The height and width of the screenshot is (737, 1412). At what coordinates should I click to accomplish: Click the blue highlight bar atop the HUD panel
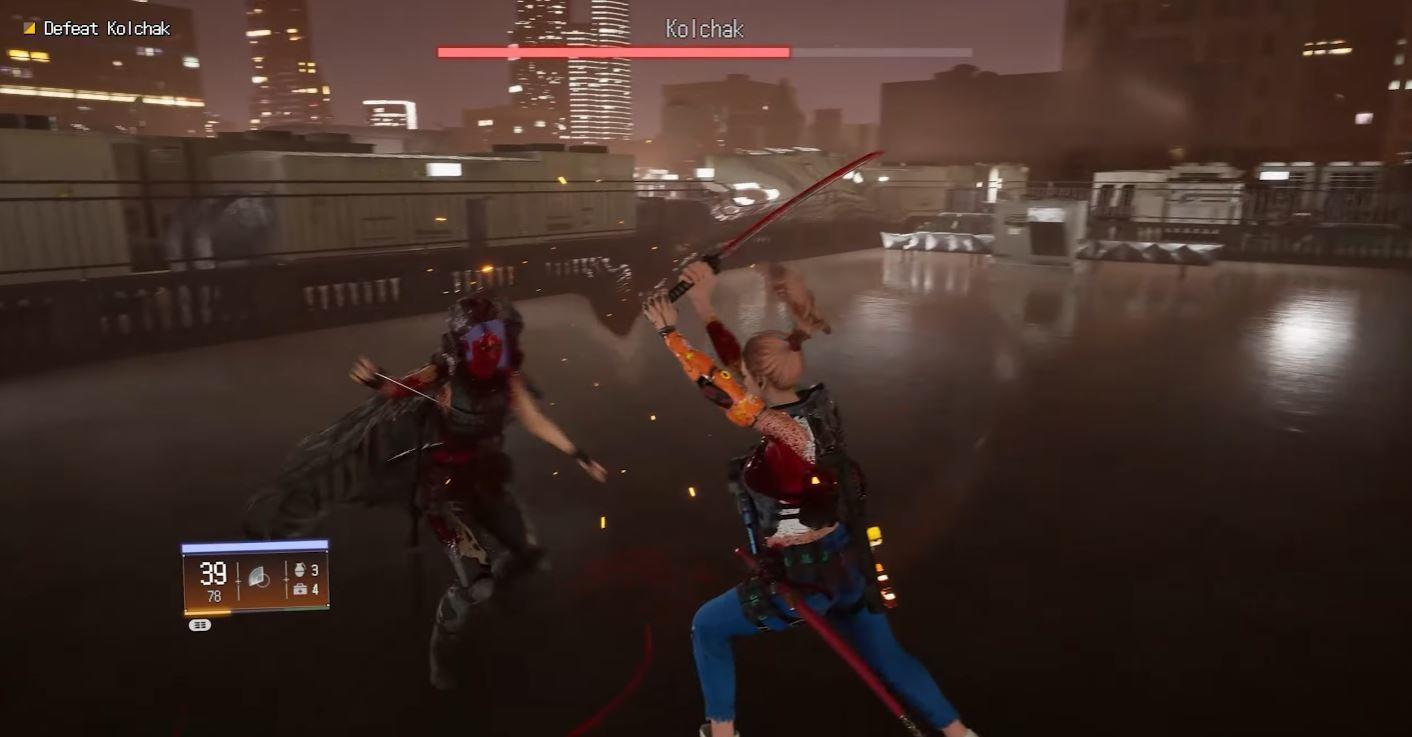pos(252,545)
